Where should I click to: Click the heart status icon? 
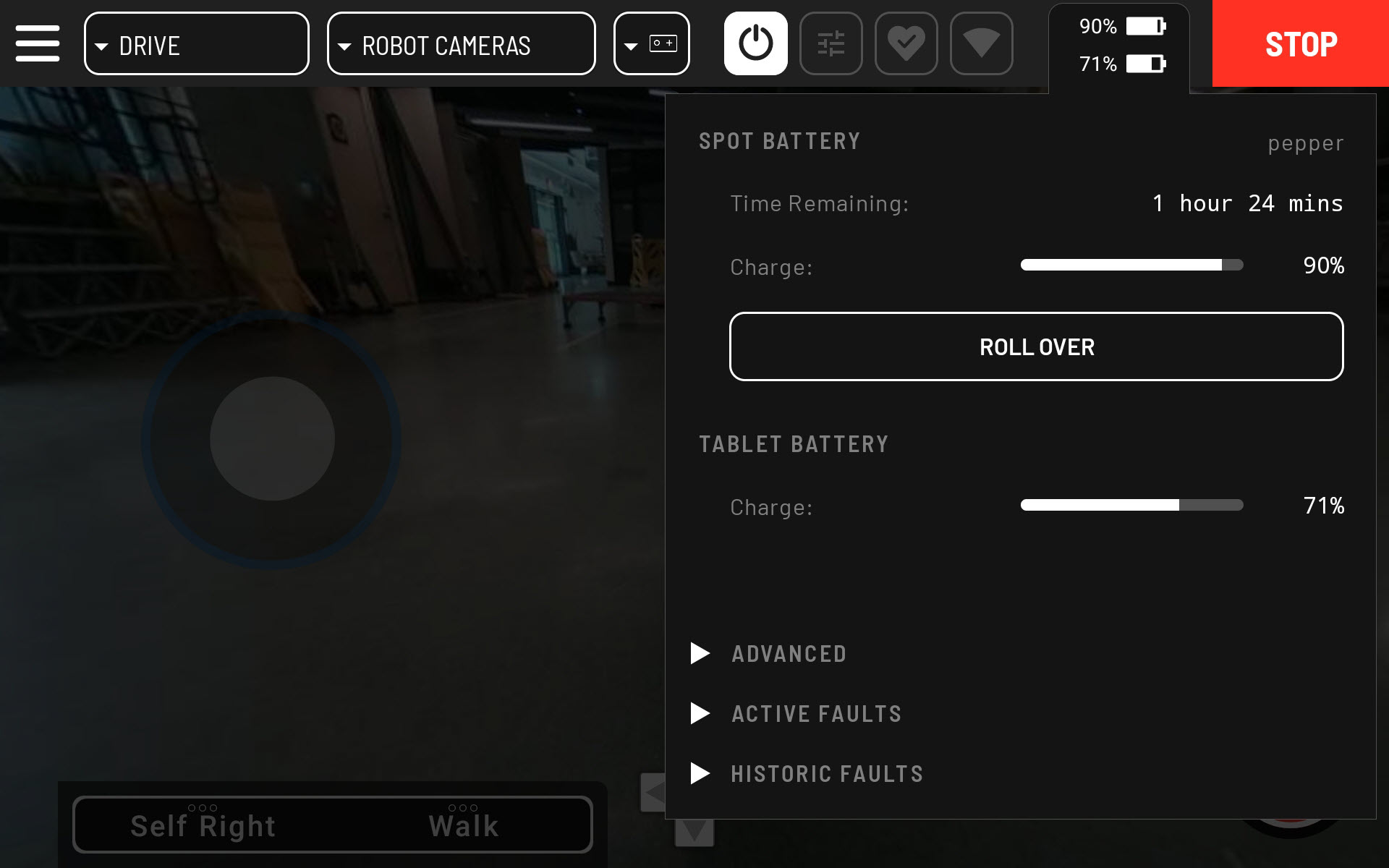point(906,43)
